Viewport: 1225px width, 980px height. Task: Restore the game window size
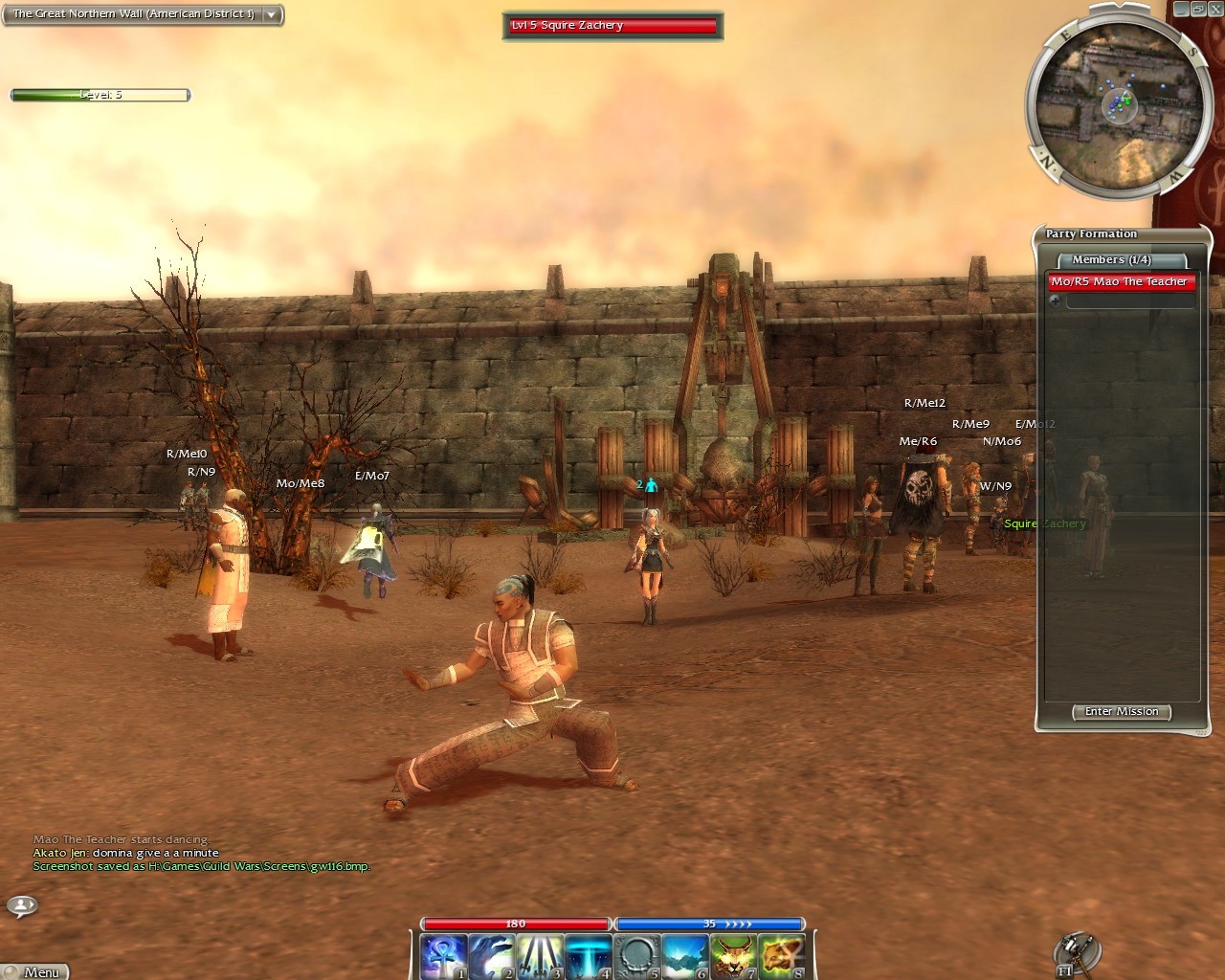click(x=1198, y=9)
